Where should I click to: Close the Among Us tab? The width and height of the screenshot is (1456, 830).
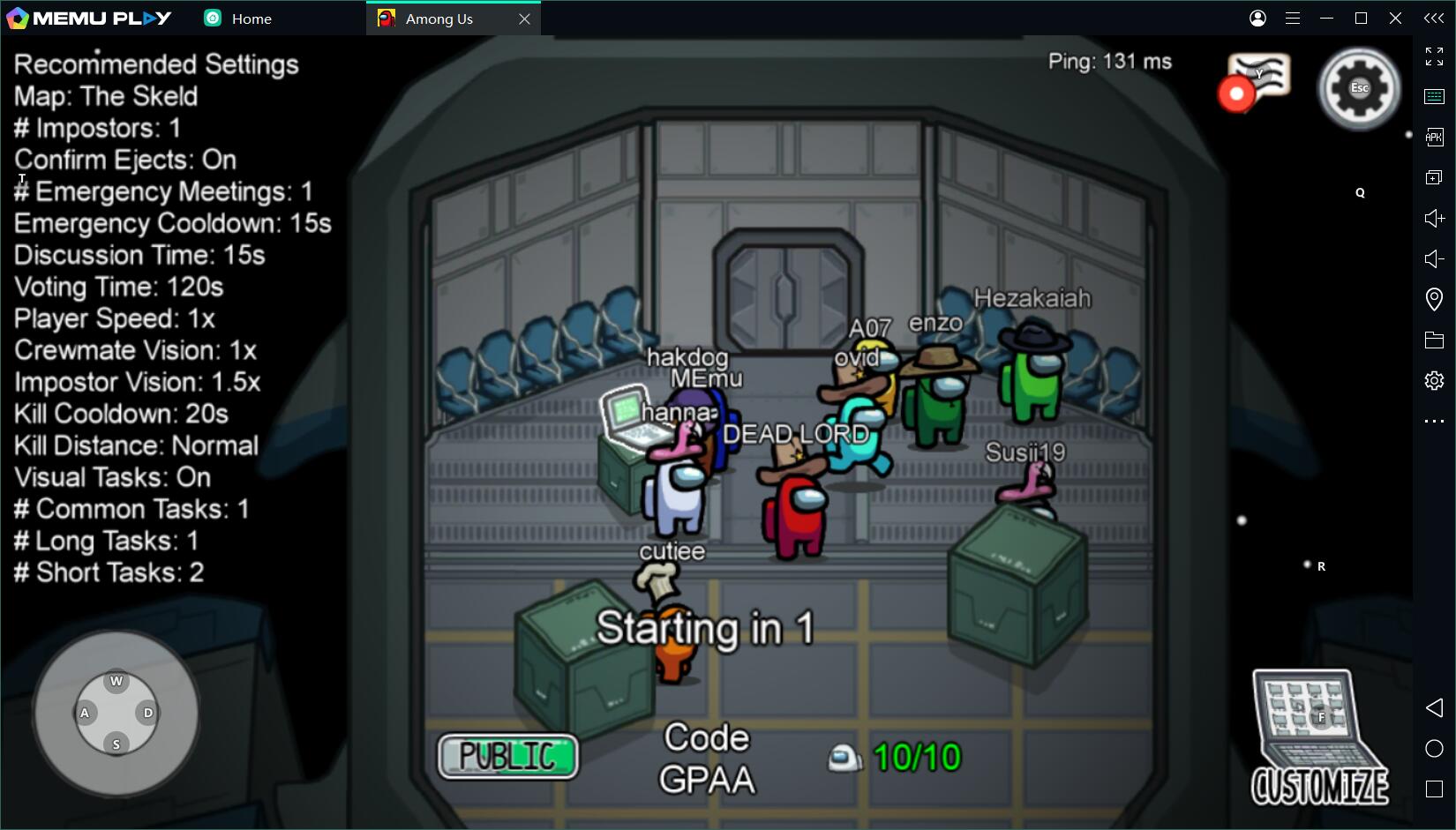524,19
